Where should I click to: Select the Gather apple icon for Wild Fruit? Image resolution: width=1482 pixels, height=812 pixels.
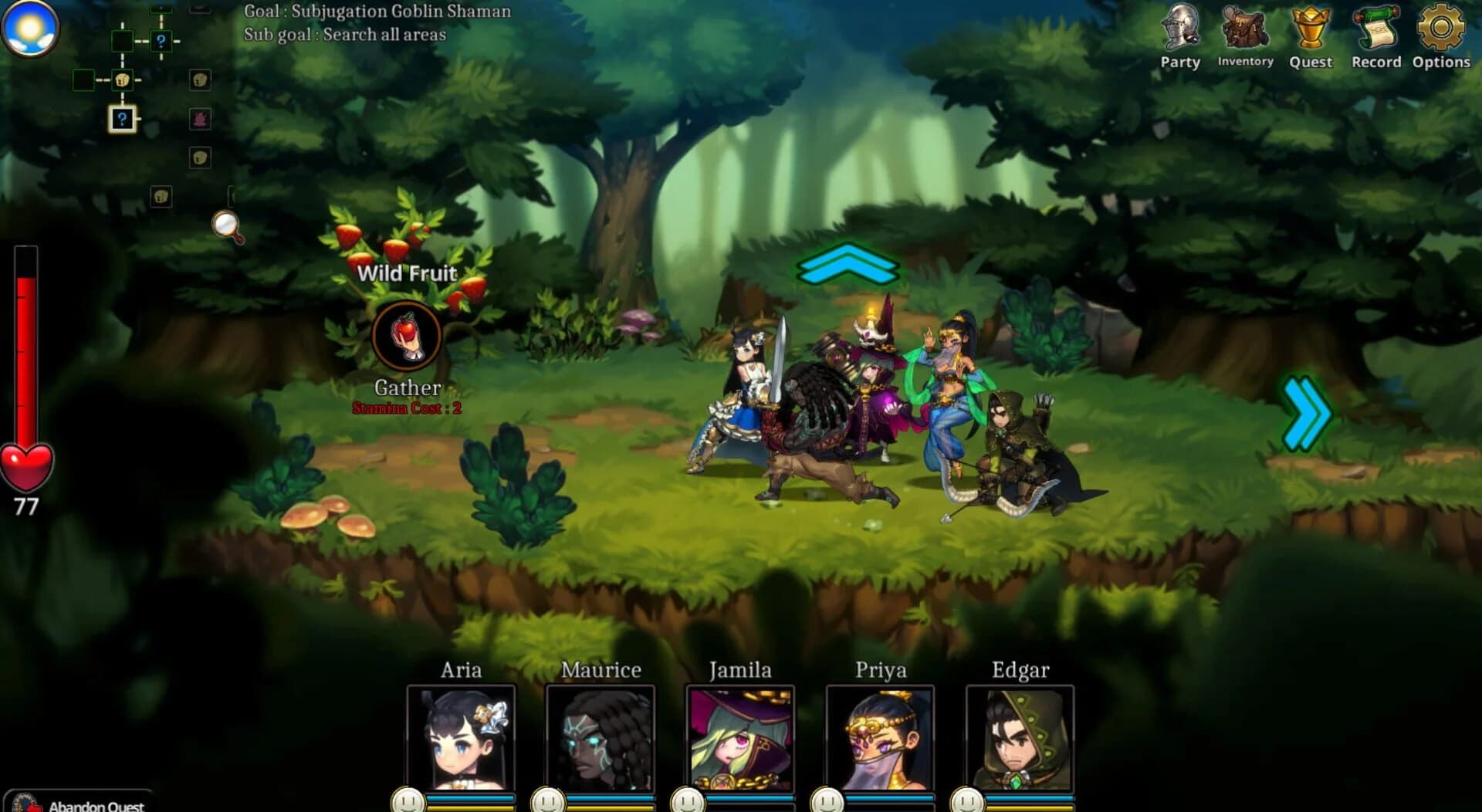point(407,335)
